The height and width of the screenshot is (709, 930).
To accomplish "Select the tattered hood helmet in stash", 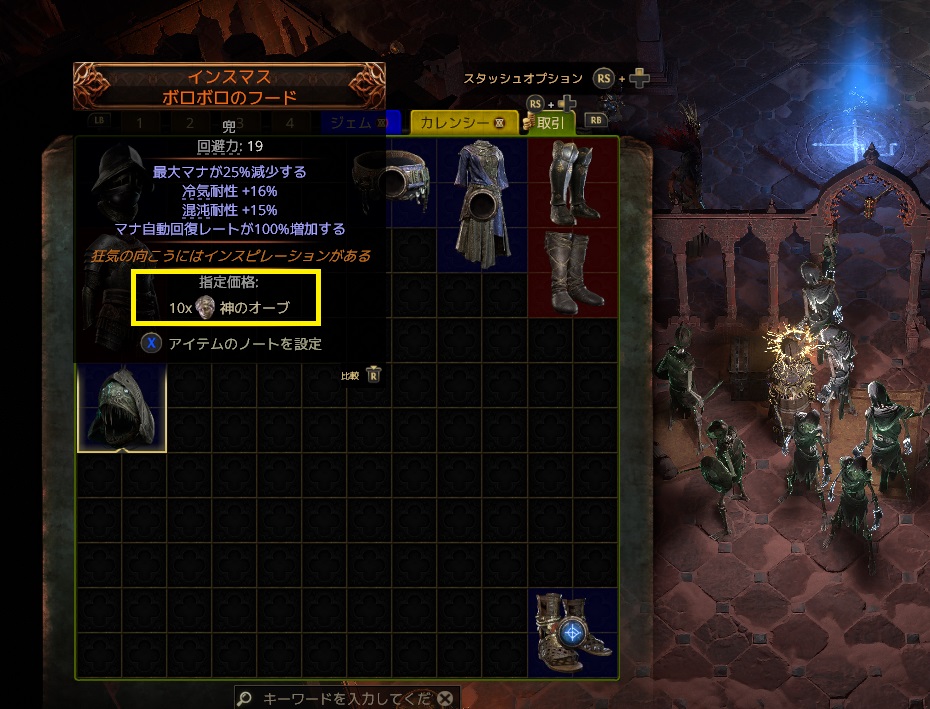I will point(122,408).
